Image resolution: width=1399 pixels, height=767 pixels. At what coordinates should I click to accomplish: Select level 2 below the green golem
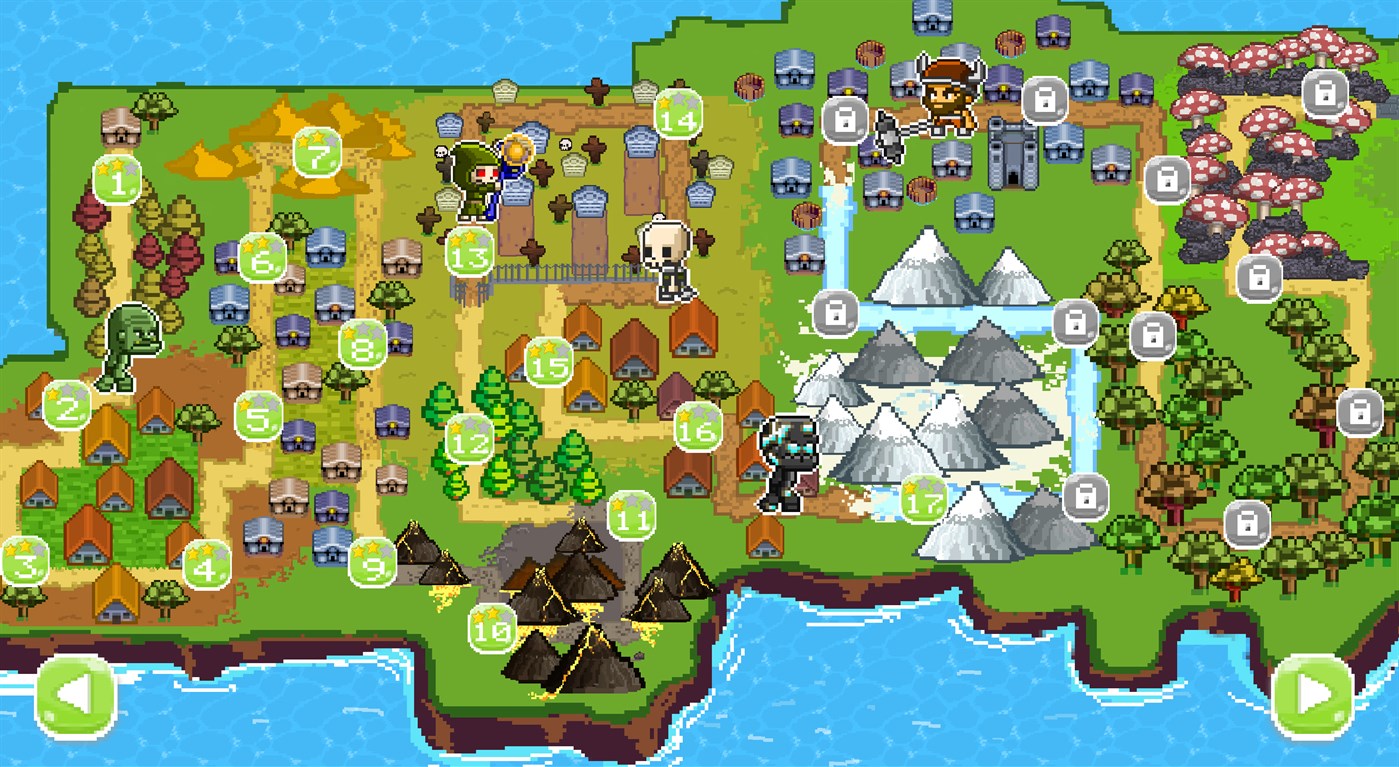pyautogui.click(x=66, y=406)
